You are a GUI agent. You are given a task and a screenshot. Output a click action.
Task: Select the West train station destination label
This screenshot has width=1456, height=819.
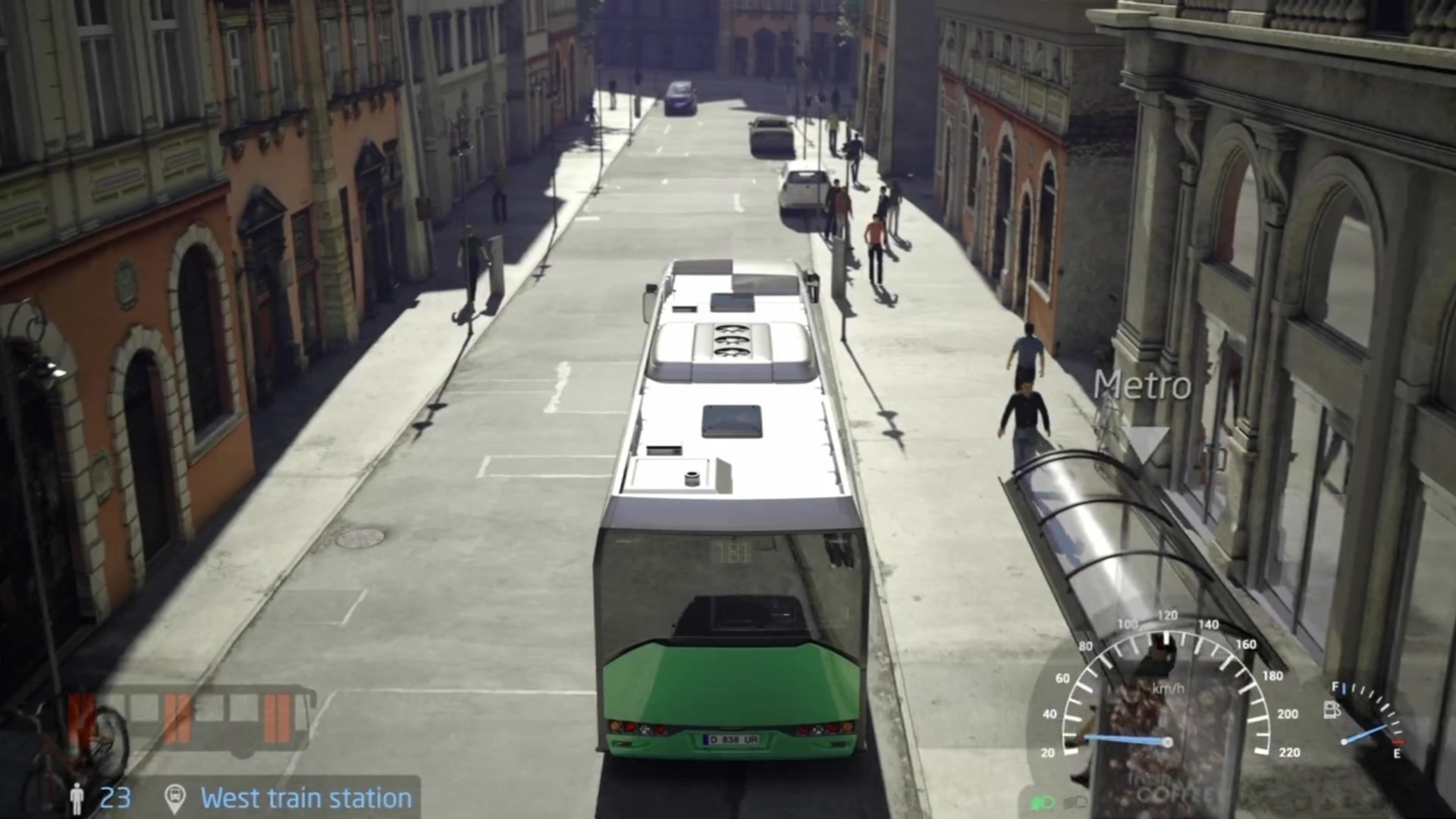[306, 799]
